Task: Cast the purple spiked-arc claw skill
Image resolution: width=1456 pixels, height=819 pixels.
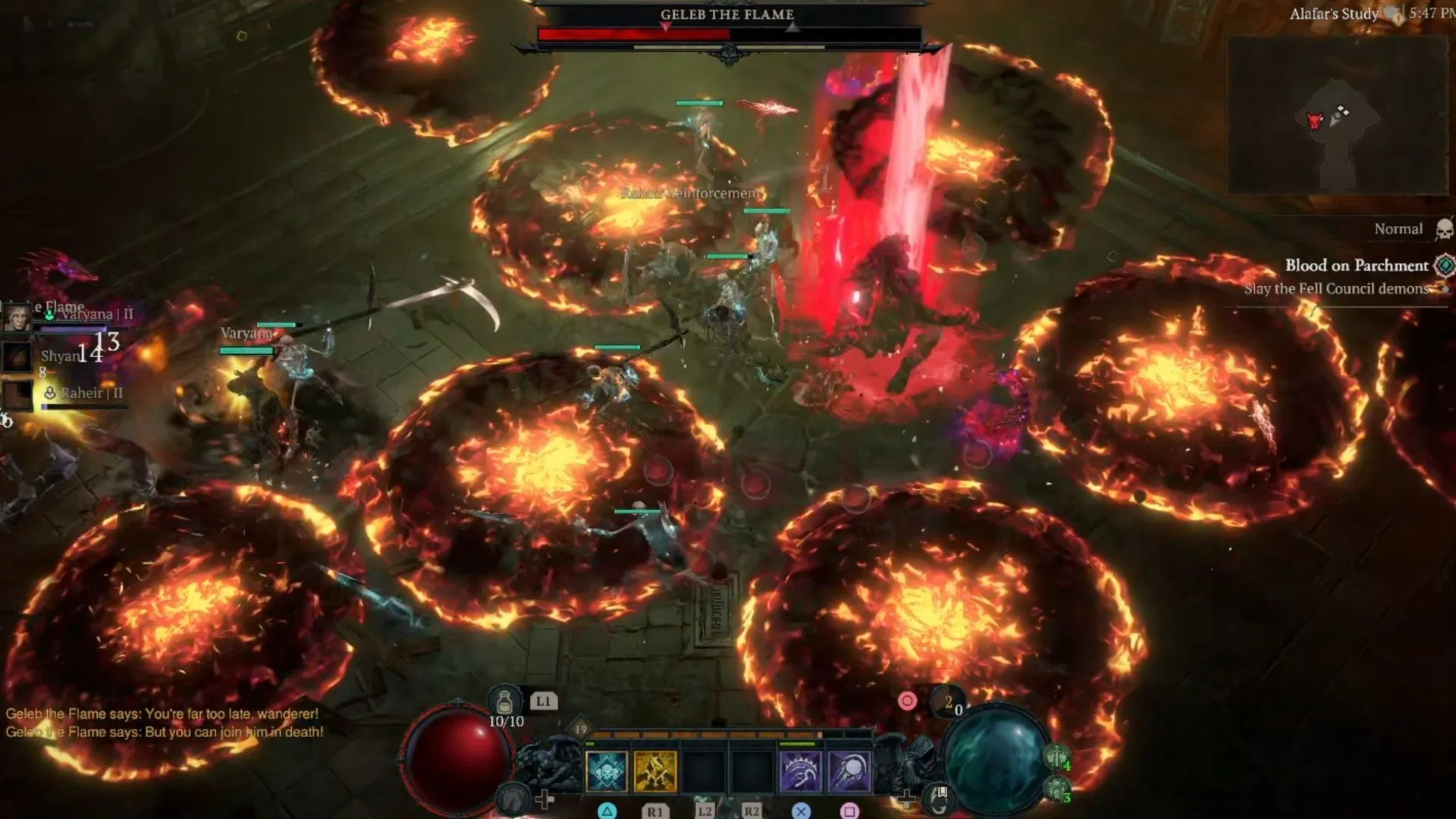Action: click(800, 771)
